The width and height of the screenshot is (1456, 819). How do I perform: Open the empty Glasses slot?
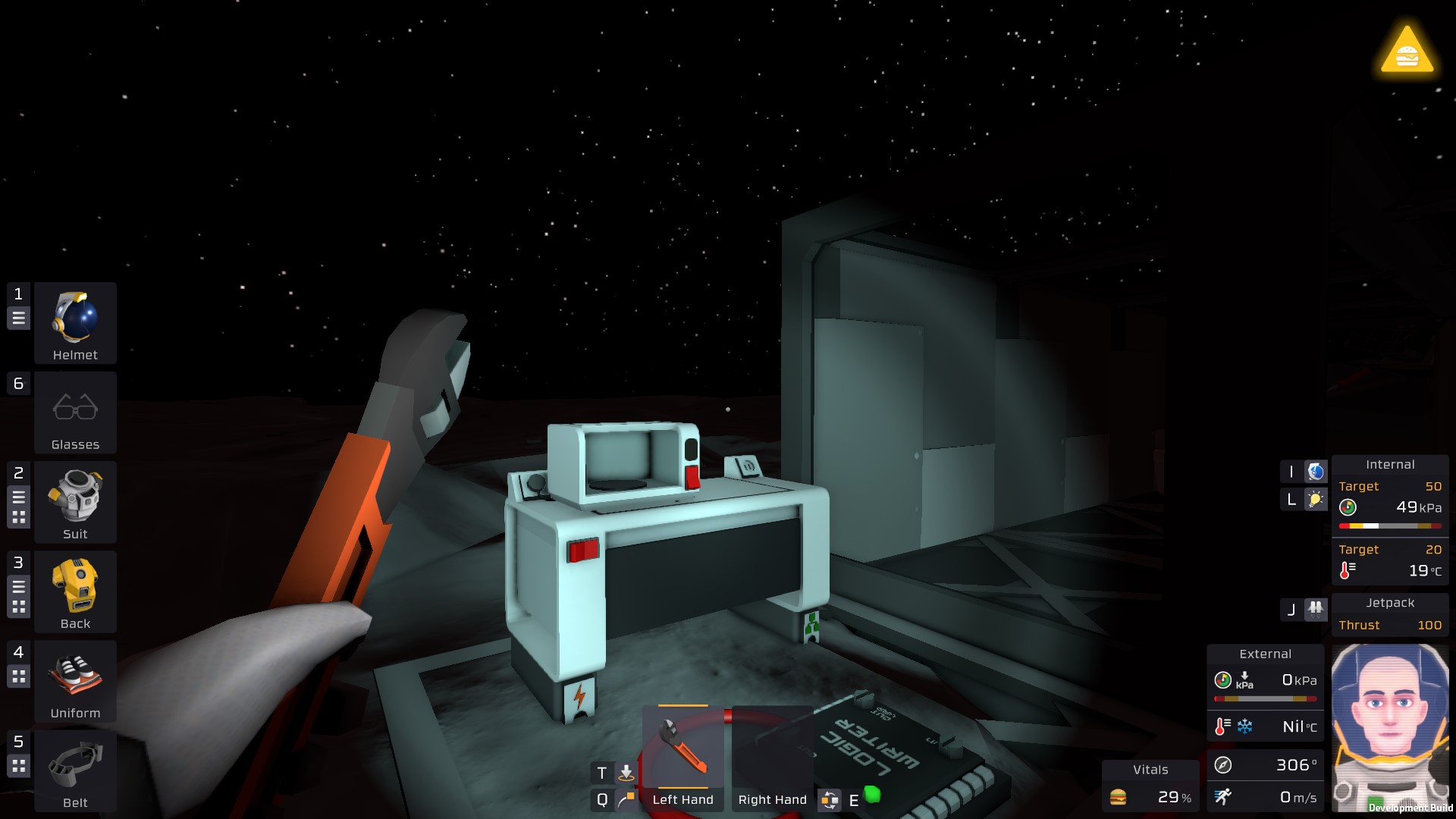point(75,412)
